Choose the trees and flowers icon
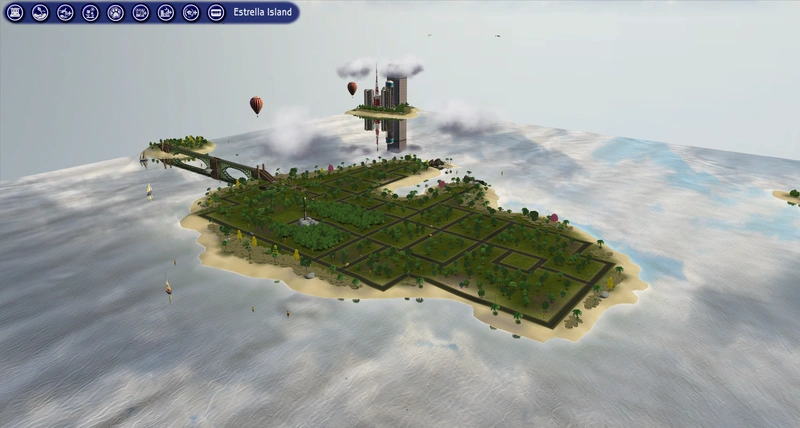The width and height of the screenshot is (800, 428). (x=90, y=13)
